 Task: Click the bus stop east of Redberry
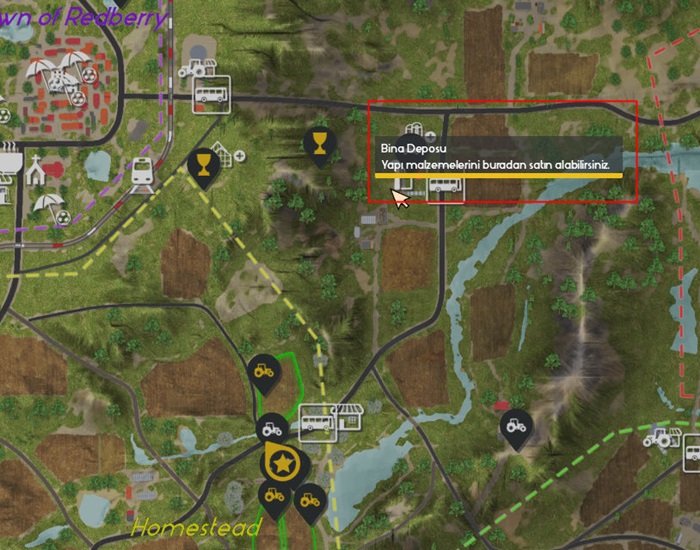212,93
